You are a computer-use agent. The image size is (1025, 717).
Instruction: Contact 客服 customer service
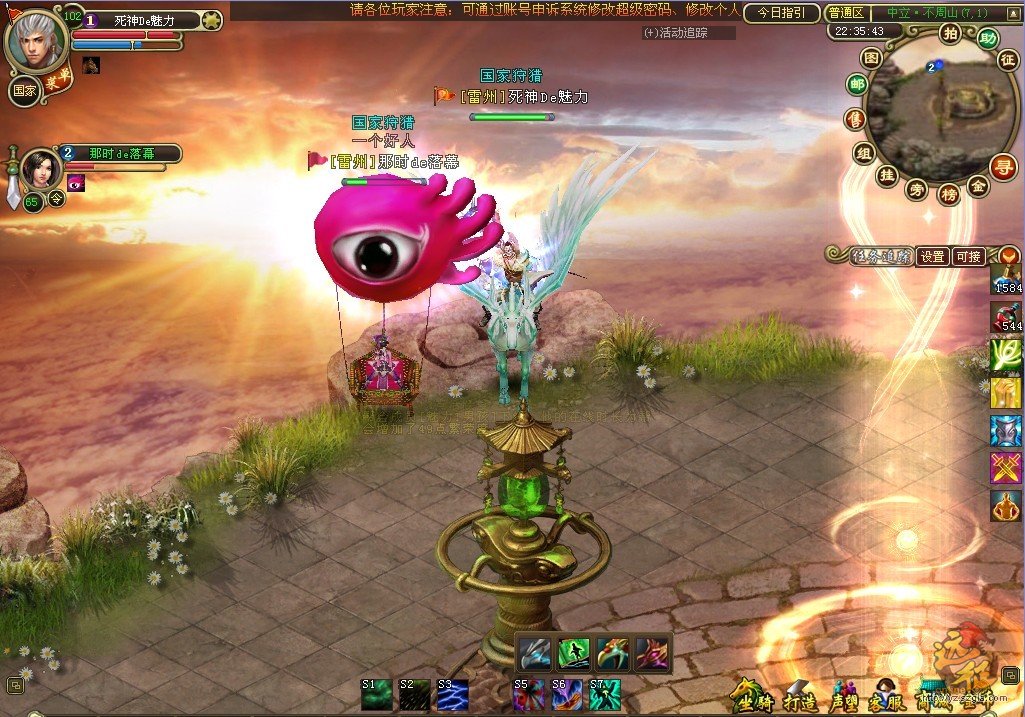[x=885, y=697]
